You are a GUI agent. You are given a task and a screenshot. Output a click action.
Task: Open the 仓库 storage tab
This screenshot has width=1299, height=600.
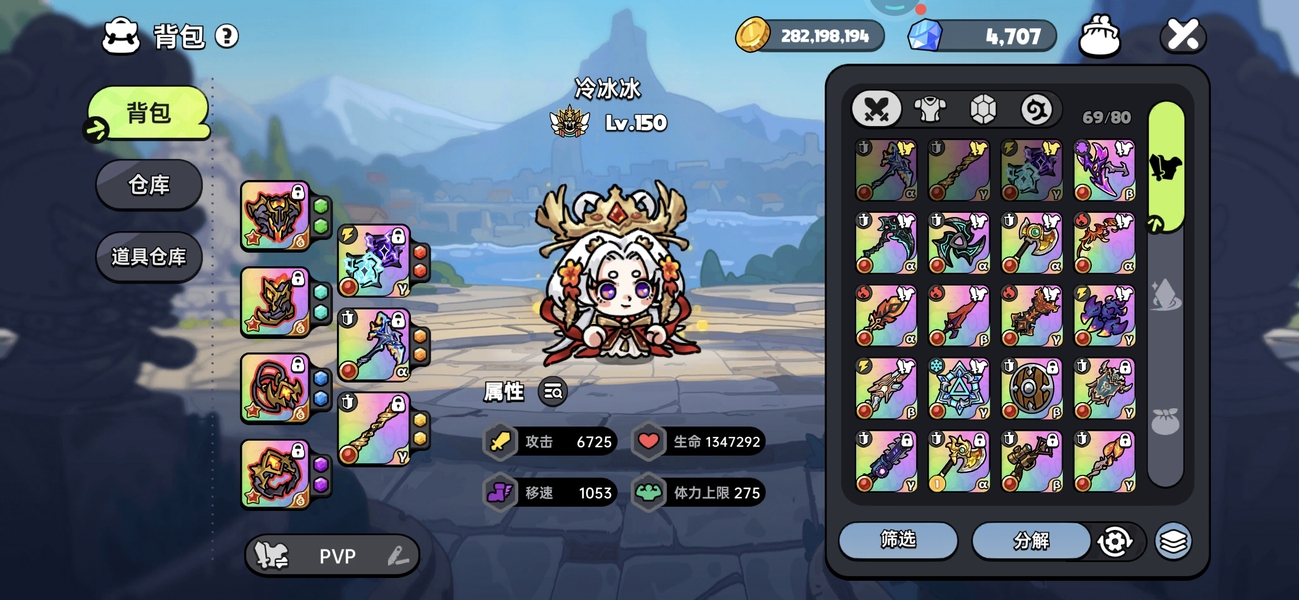[149, 184]
